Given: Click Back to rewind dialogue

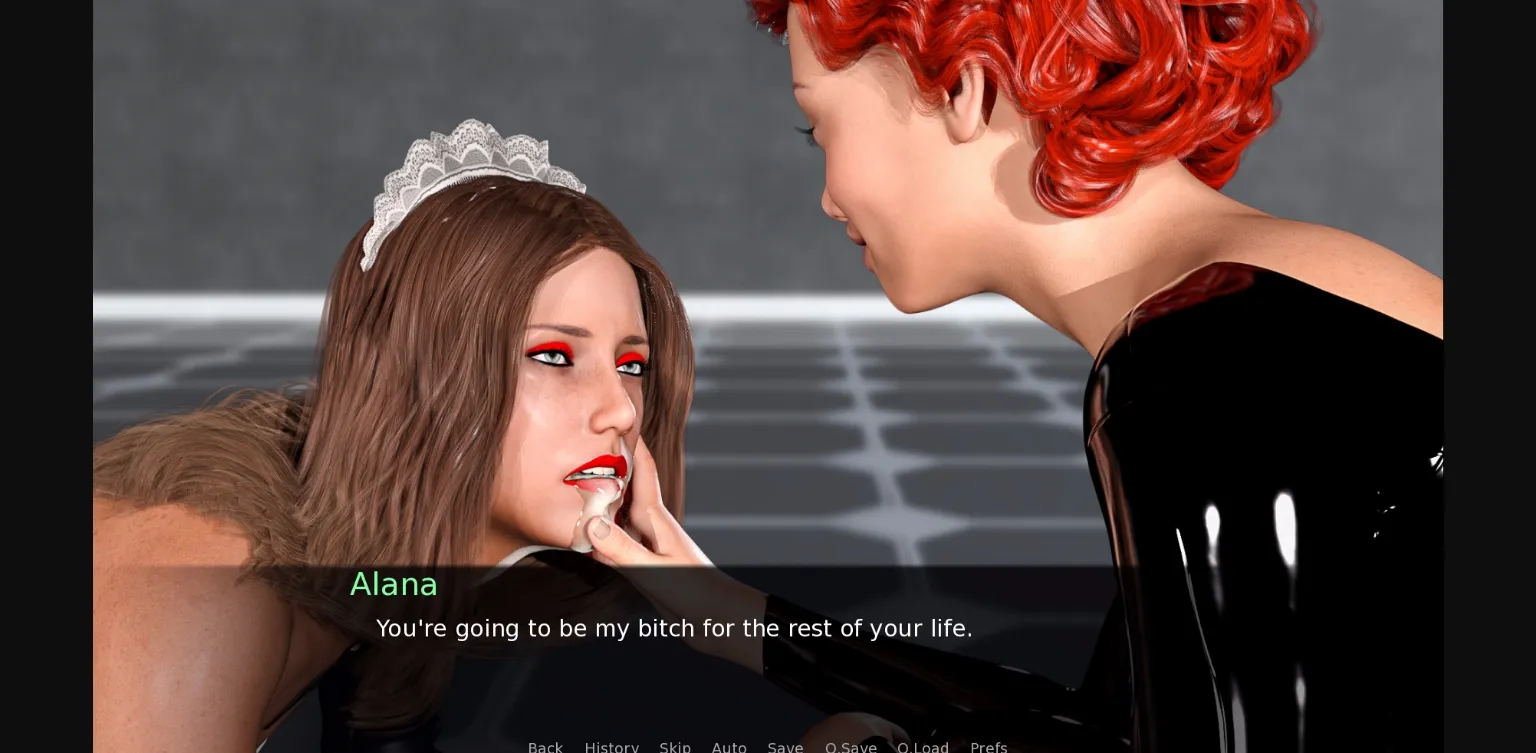Looking at the screenshot, I should coord(545,747).
